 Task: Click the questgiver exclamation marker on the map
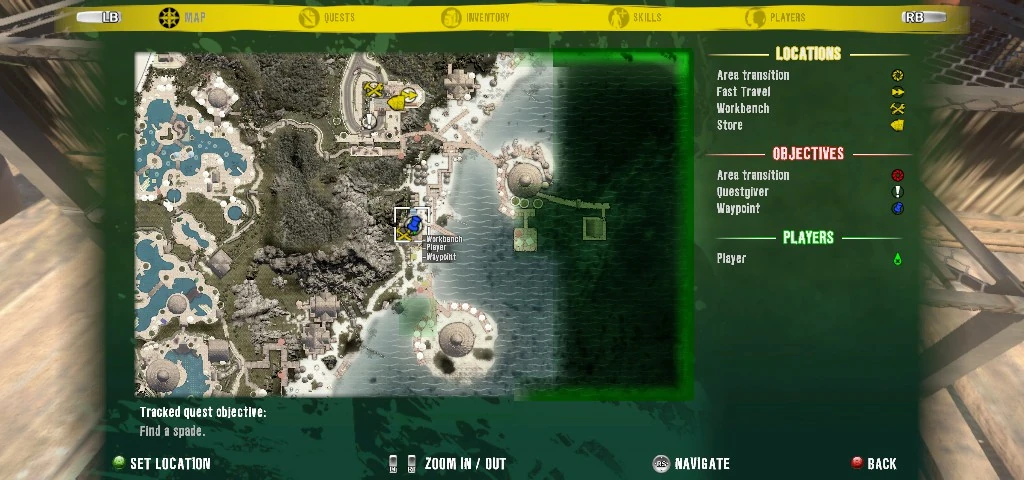point(370,120)
